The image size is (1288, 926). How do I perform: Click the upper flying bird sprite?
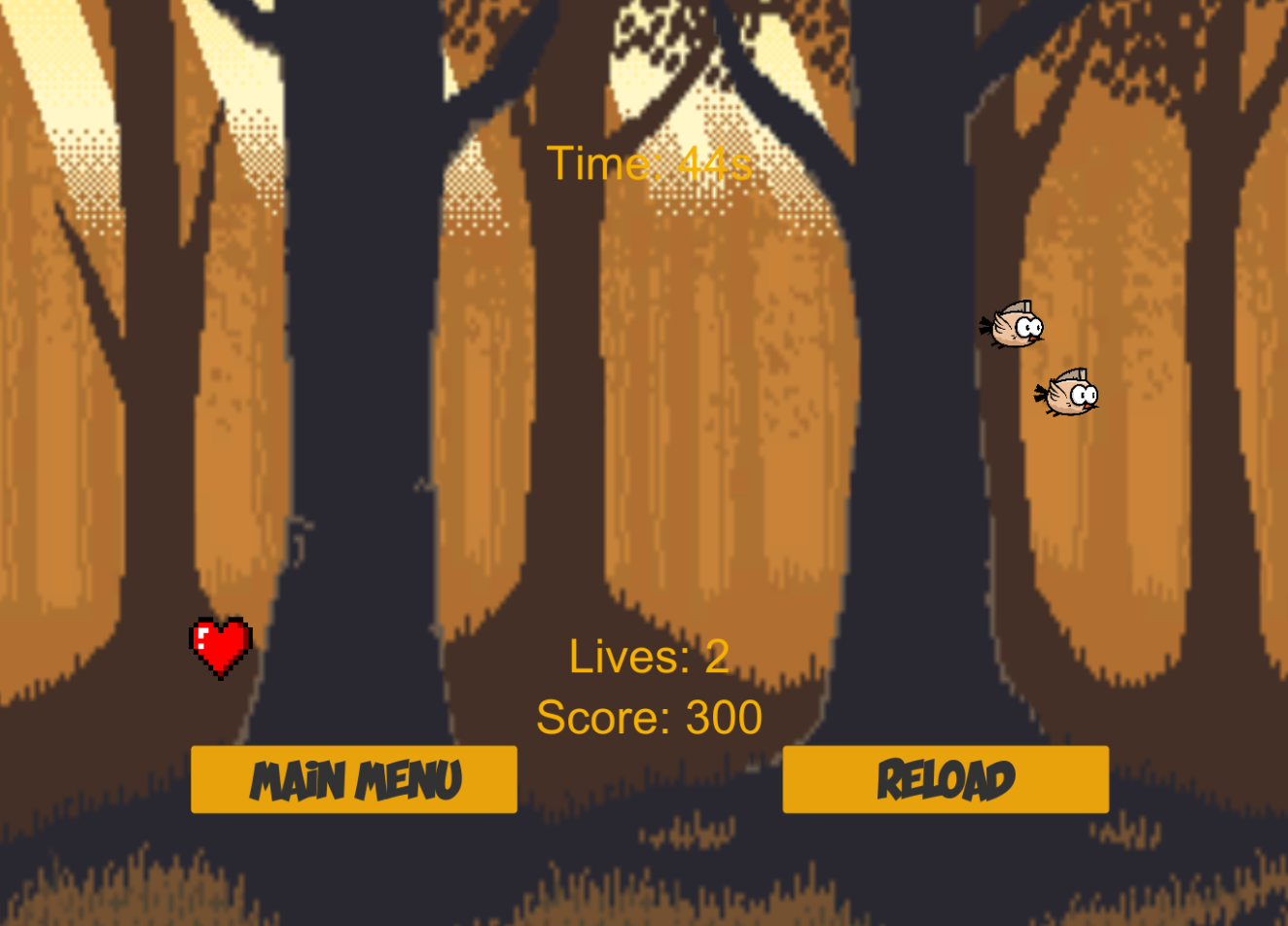coord(1018,326)
